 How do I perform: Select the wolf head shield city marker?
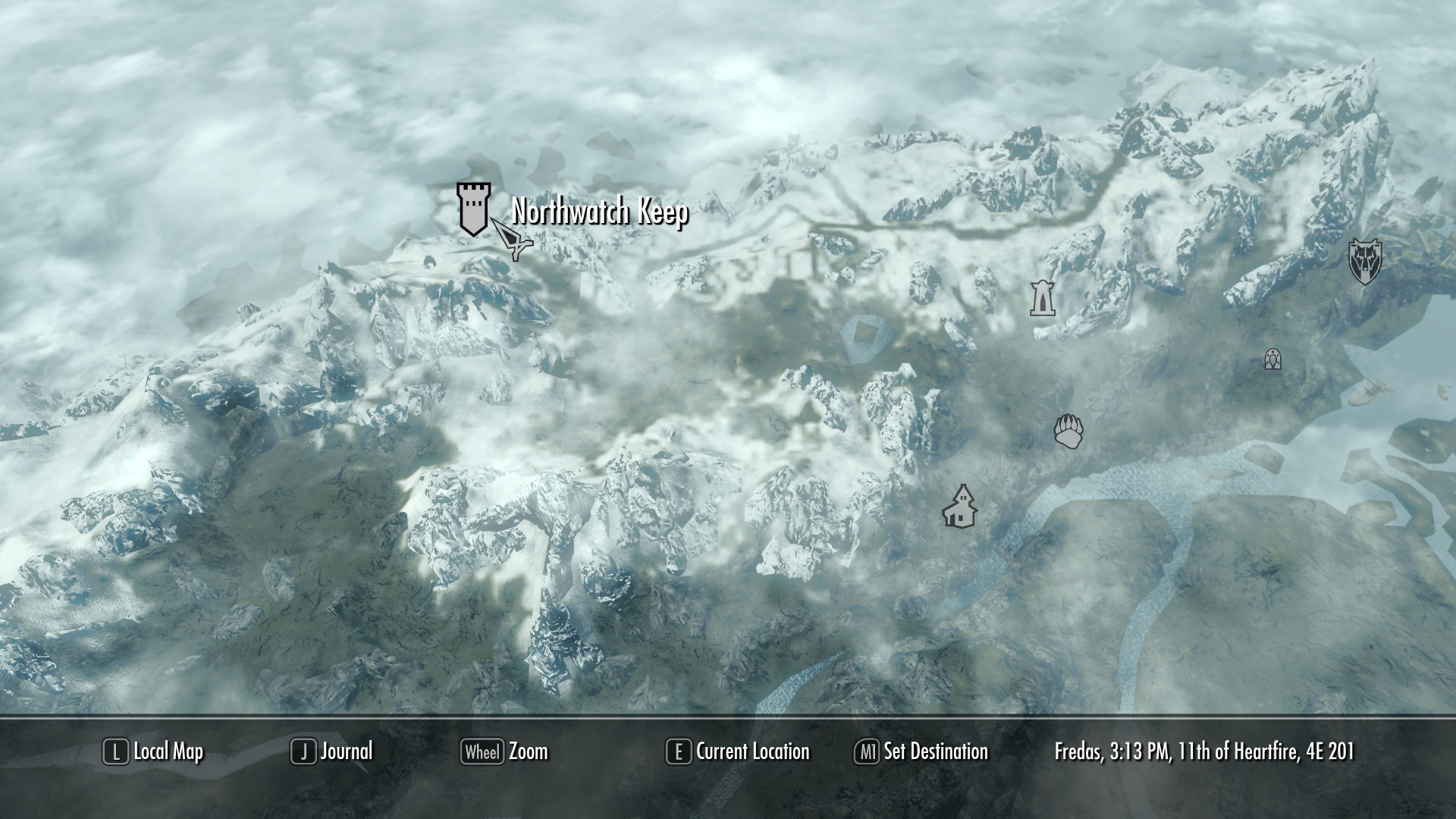1364,262
